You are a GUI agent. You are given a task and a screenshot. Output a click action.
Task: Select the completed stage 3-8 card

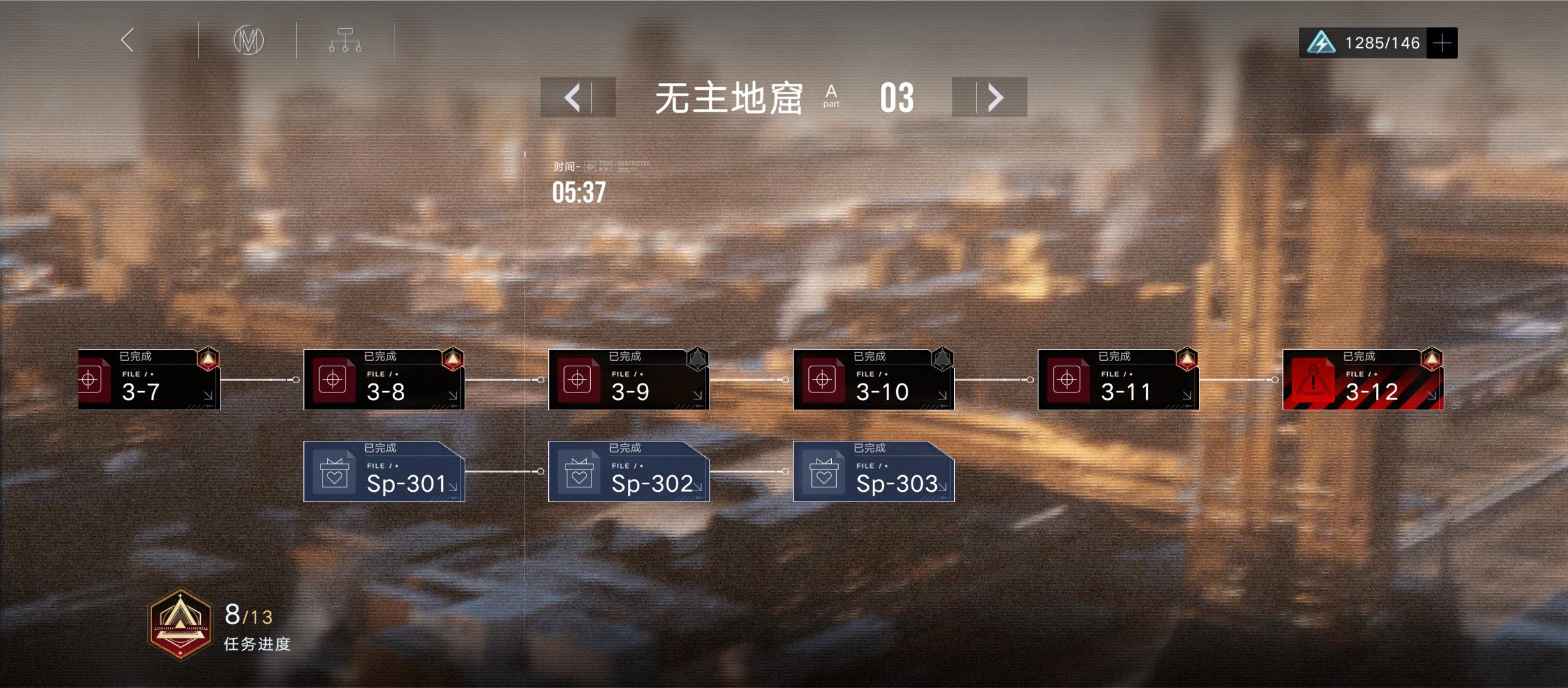click(384, 380)
